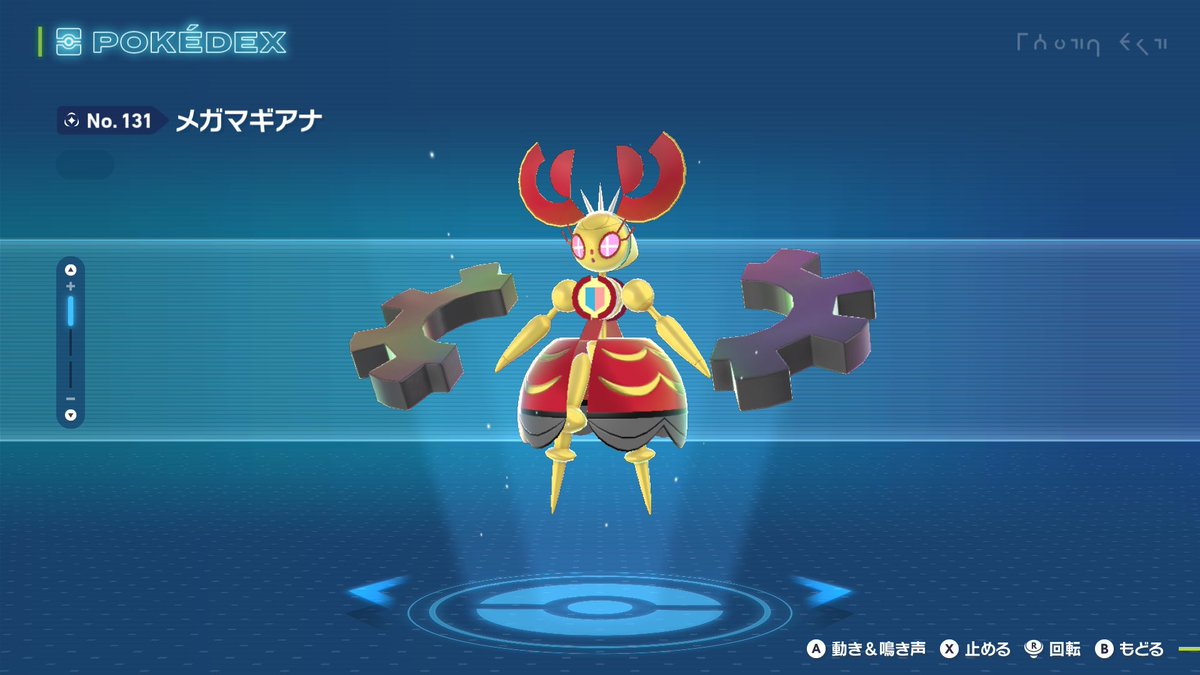The image size is (1200, 675).
Task: Select the No. 131 entry number badge
Action: [108, 121]
